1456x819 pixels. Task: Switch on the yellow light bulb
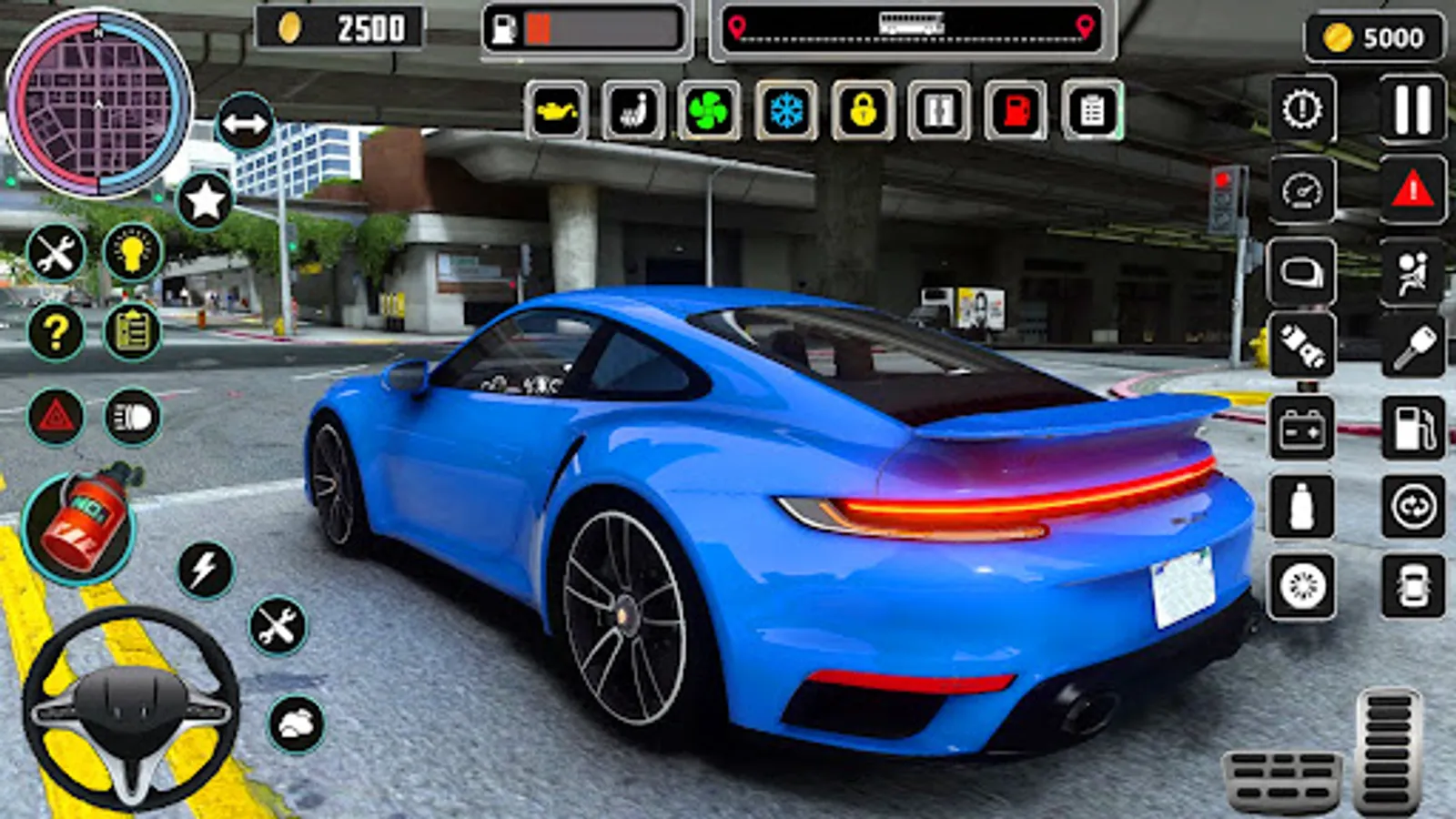(133, 252)
